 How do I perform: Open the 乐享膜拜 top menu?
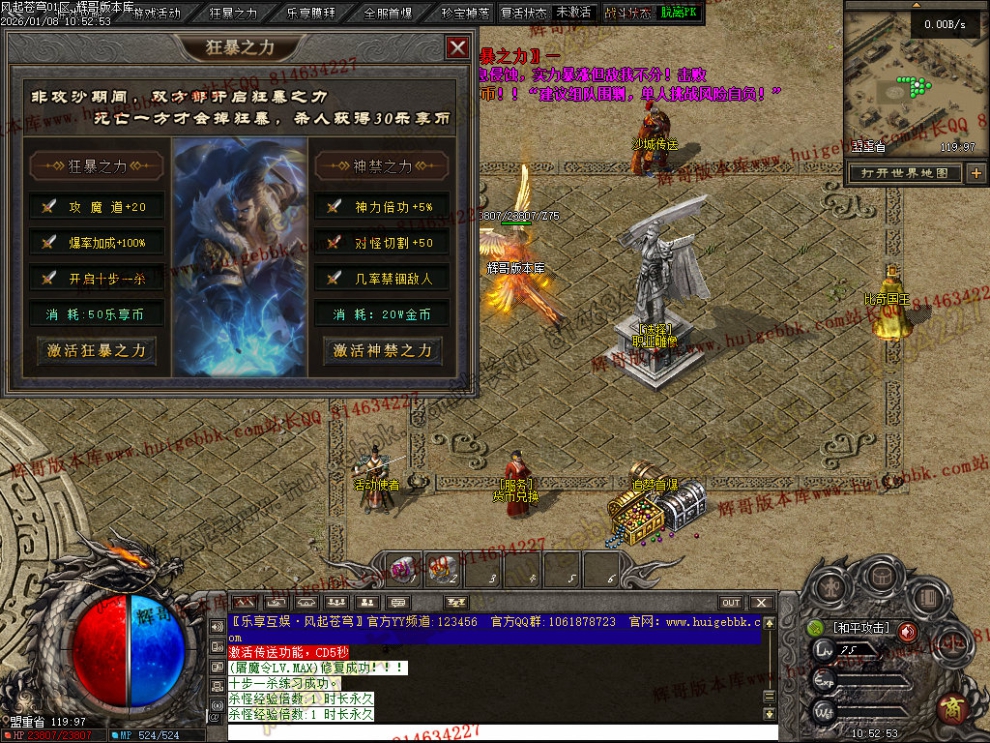(311, 13)
